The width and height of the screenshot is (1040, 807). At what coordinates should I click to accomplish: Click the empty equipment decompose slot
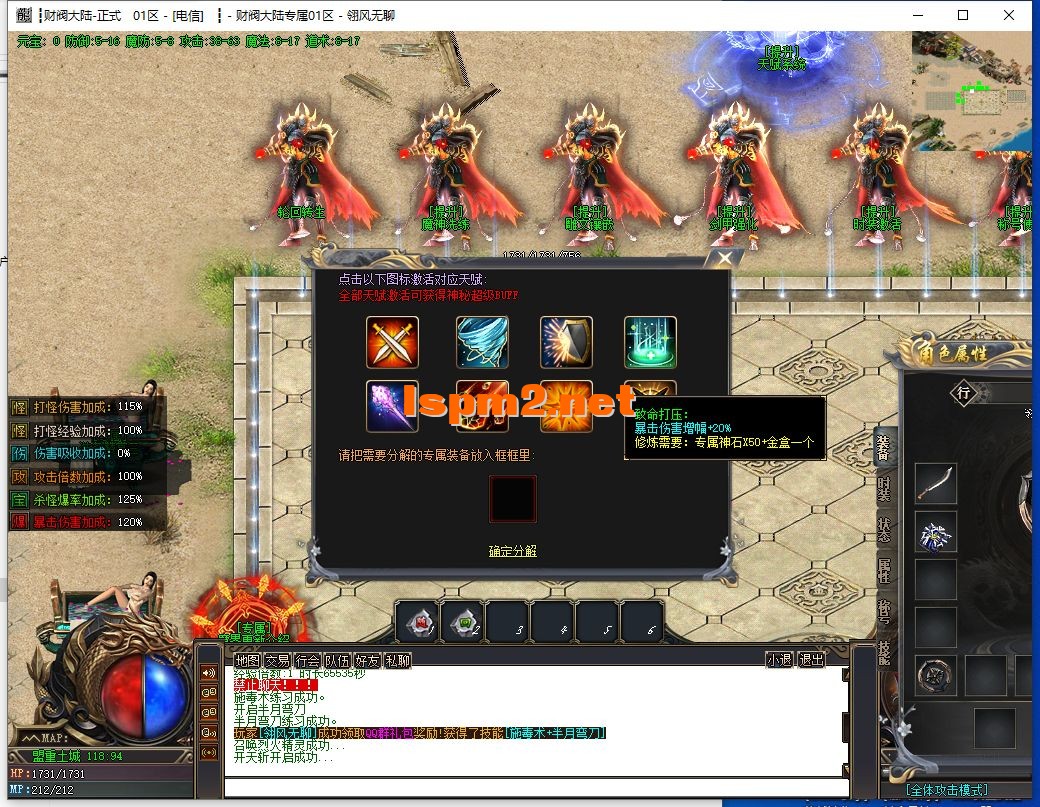pos(512,499)
